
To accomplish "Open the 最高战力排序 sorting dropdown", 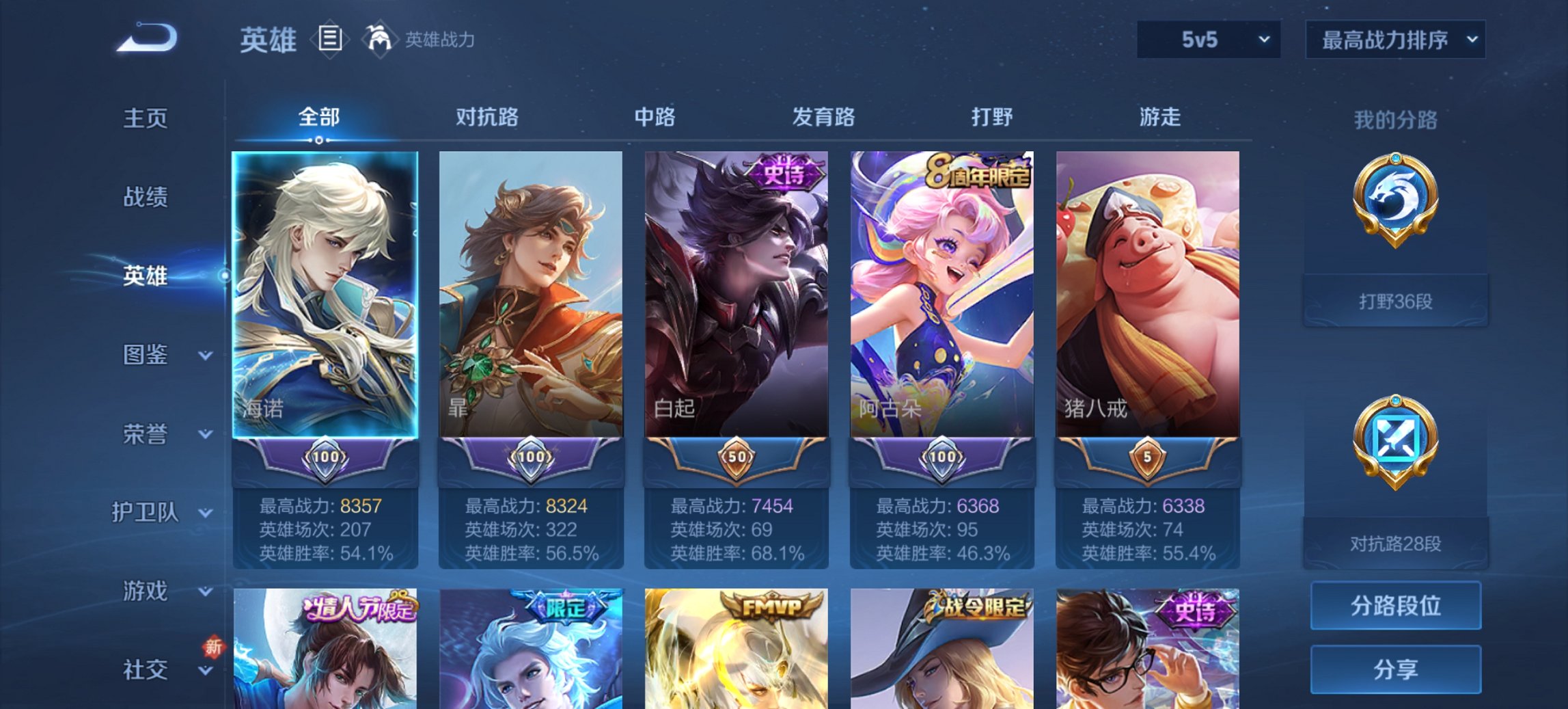I will pyautogui.click(x=1394, y=40).
